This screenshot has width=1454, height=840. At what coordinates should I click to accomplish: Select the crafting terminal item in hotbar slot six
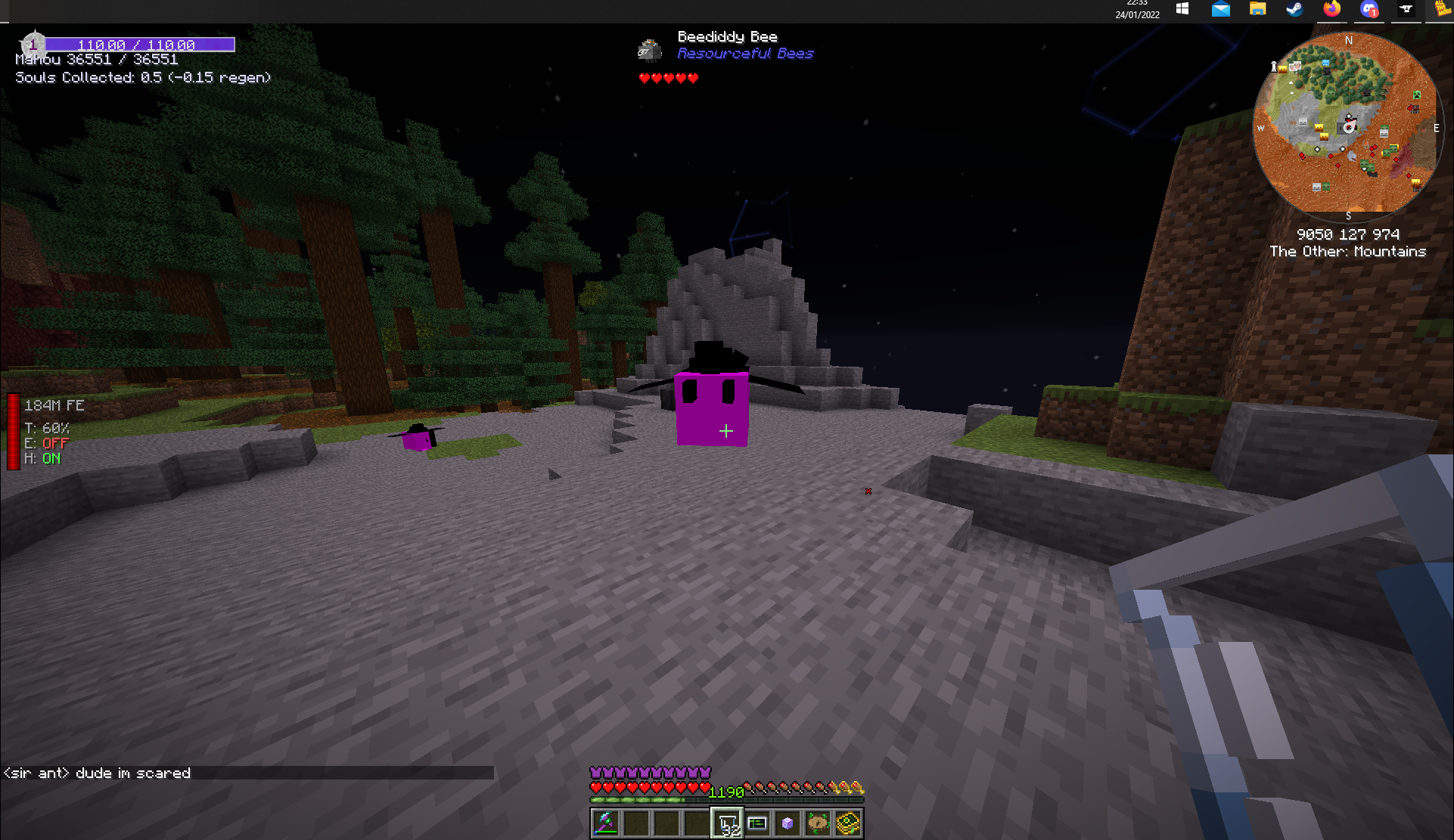point(757,823)
